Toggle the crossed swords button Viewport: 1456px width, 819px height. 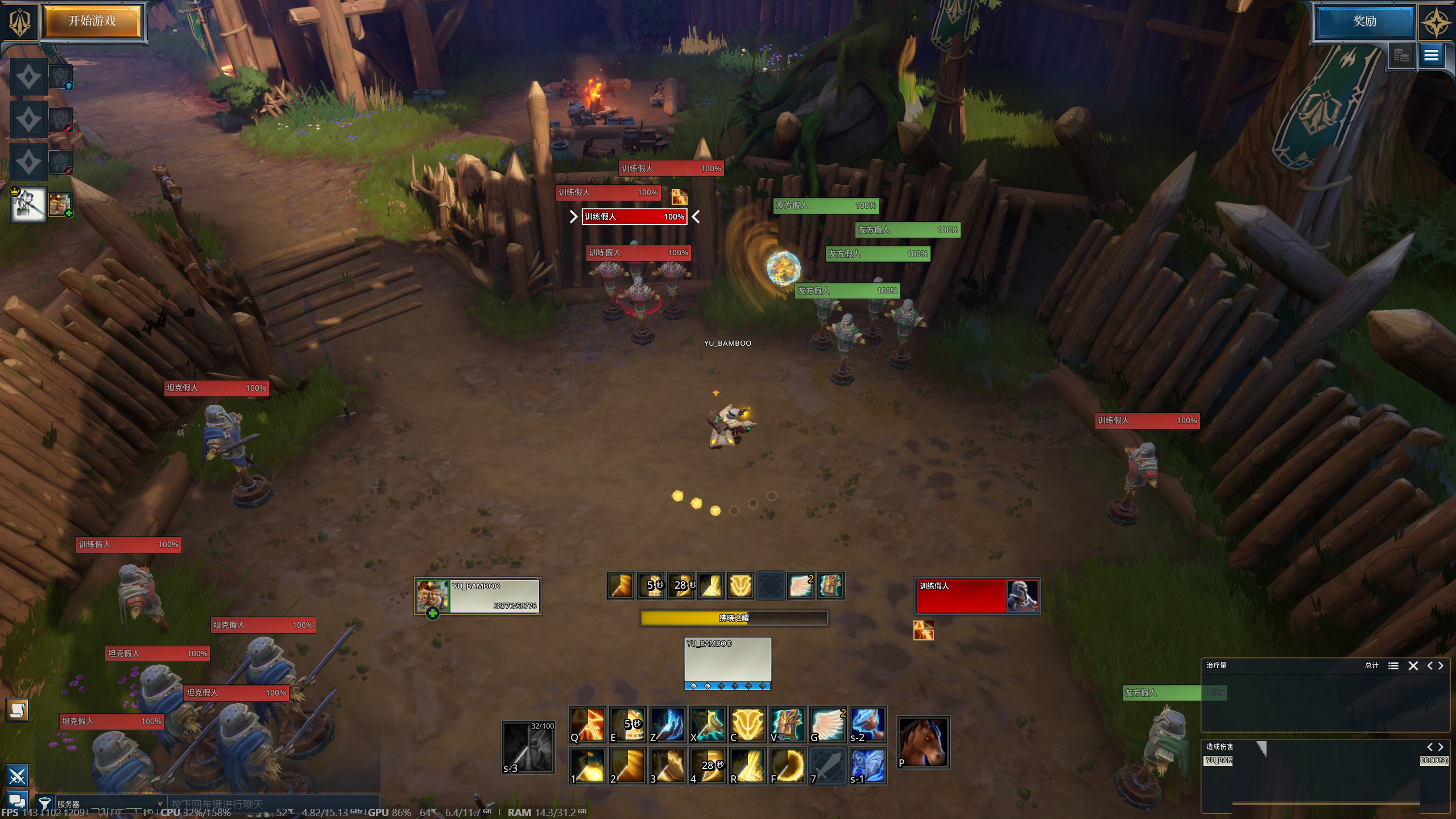pos(17,776)
